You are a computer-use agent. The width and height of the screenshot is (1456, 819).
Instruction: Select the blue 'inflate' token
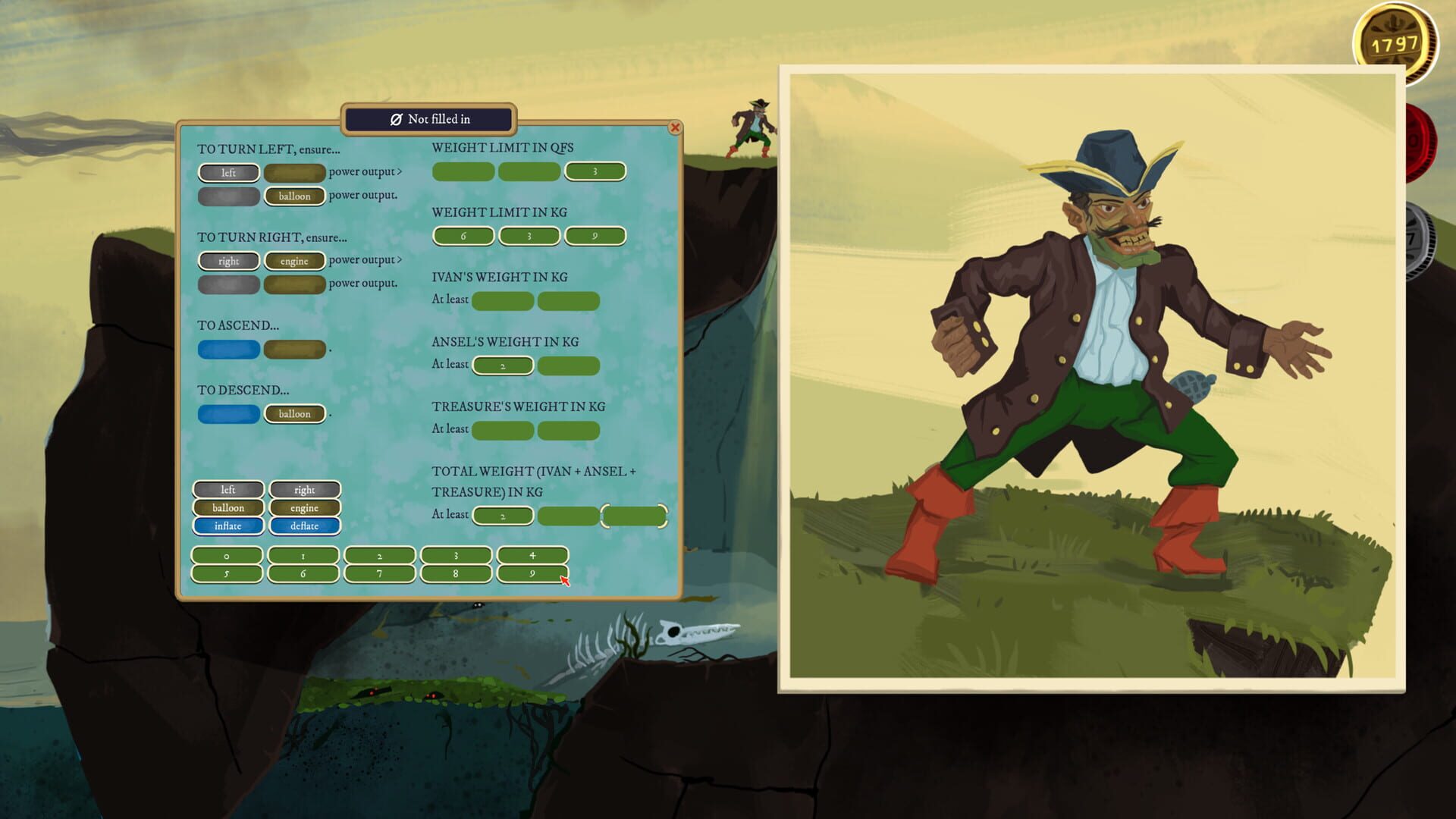click(x=227, y=526)
